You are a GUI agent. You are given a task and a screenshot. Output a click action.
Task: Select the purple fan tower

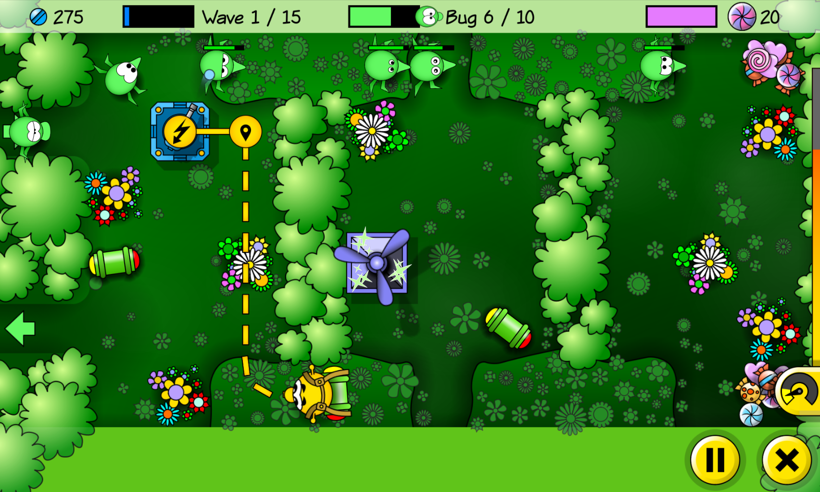(376, 263)
